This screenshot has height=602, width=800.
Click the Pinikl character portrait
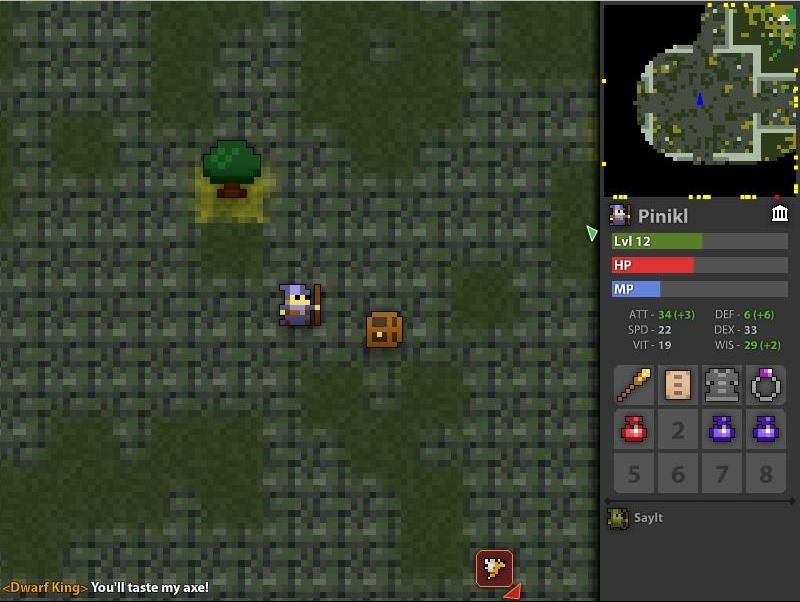[620, 215]
